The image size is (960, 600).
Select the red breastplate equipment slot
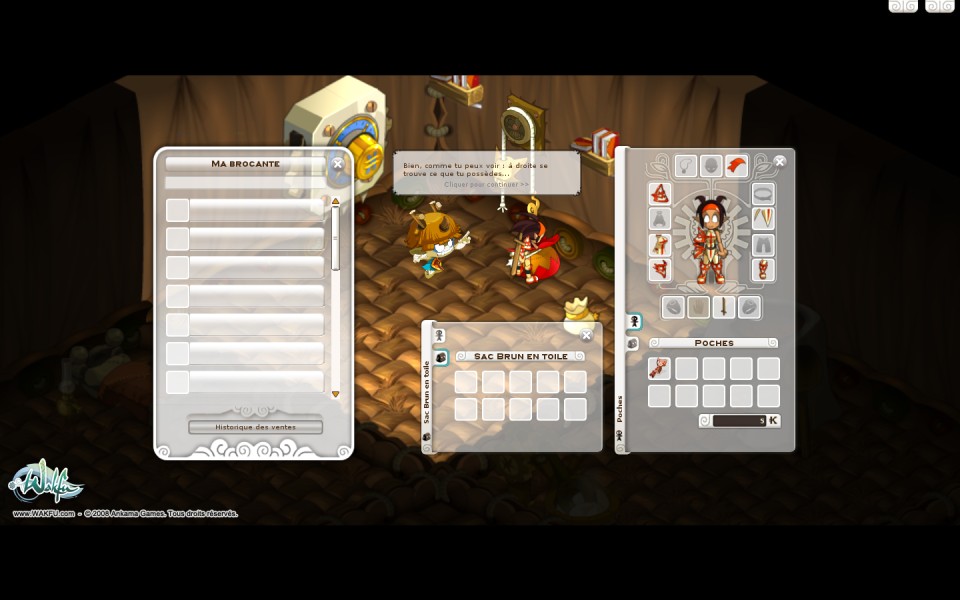(x=659, y=245)
